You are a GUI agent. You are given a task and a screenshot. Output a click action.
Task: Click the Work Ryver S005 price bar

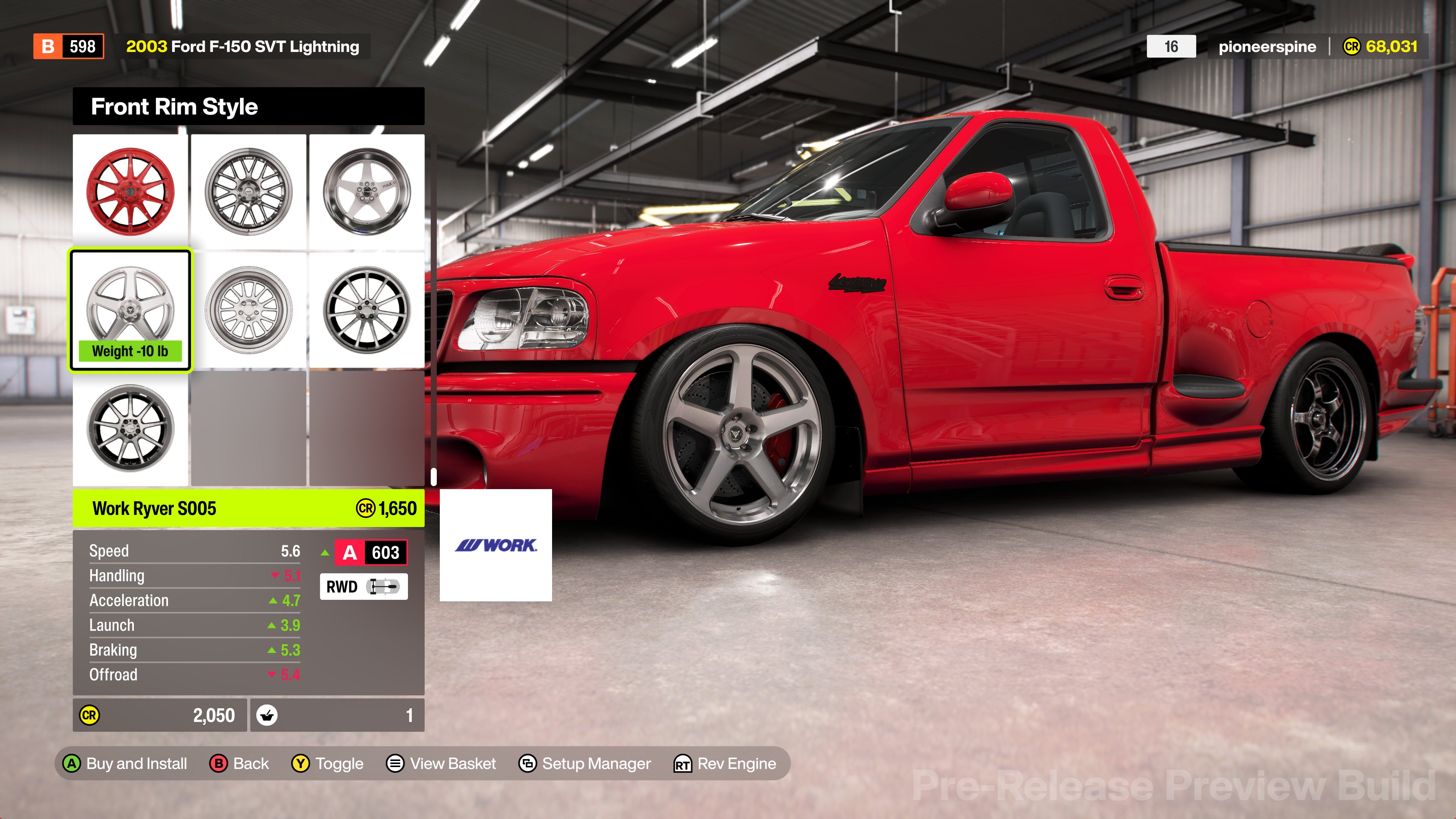249,508
